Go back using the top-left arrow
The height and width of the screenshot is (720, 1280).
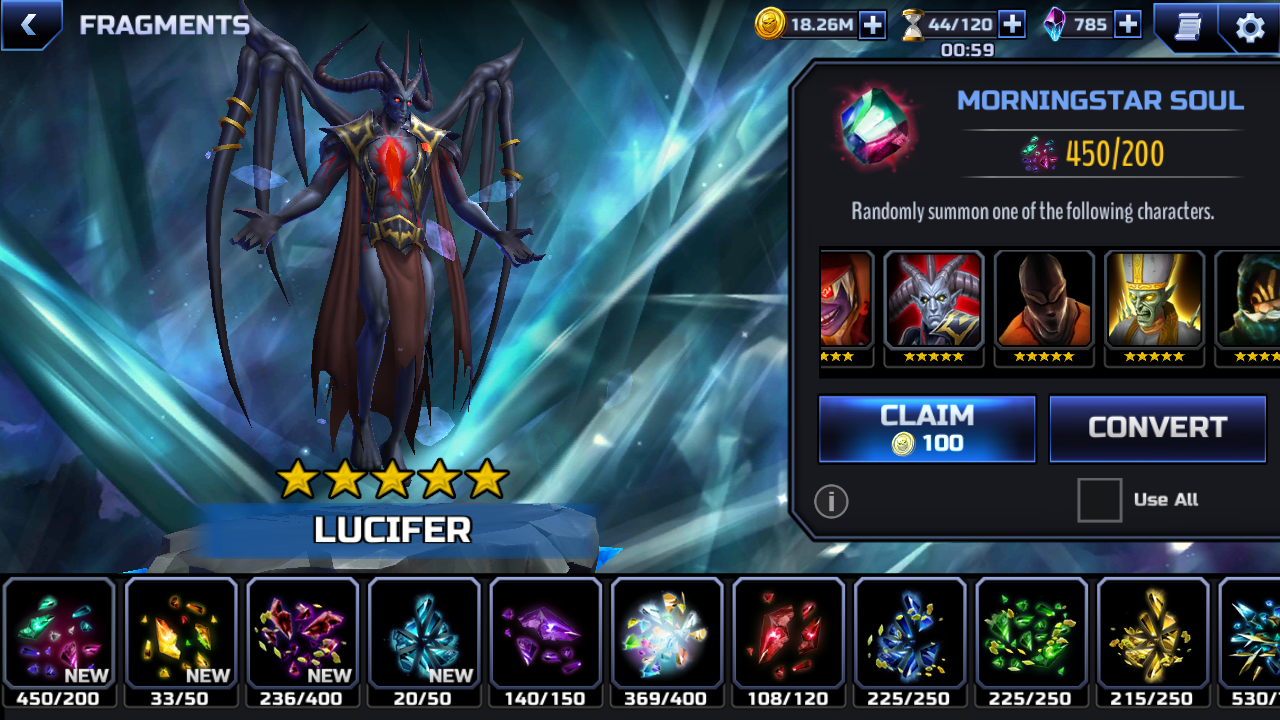coord(29,25)
